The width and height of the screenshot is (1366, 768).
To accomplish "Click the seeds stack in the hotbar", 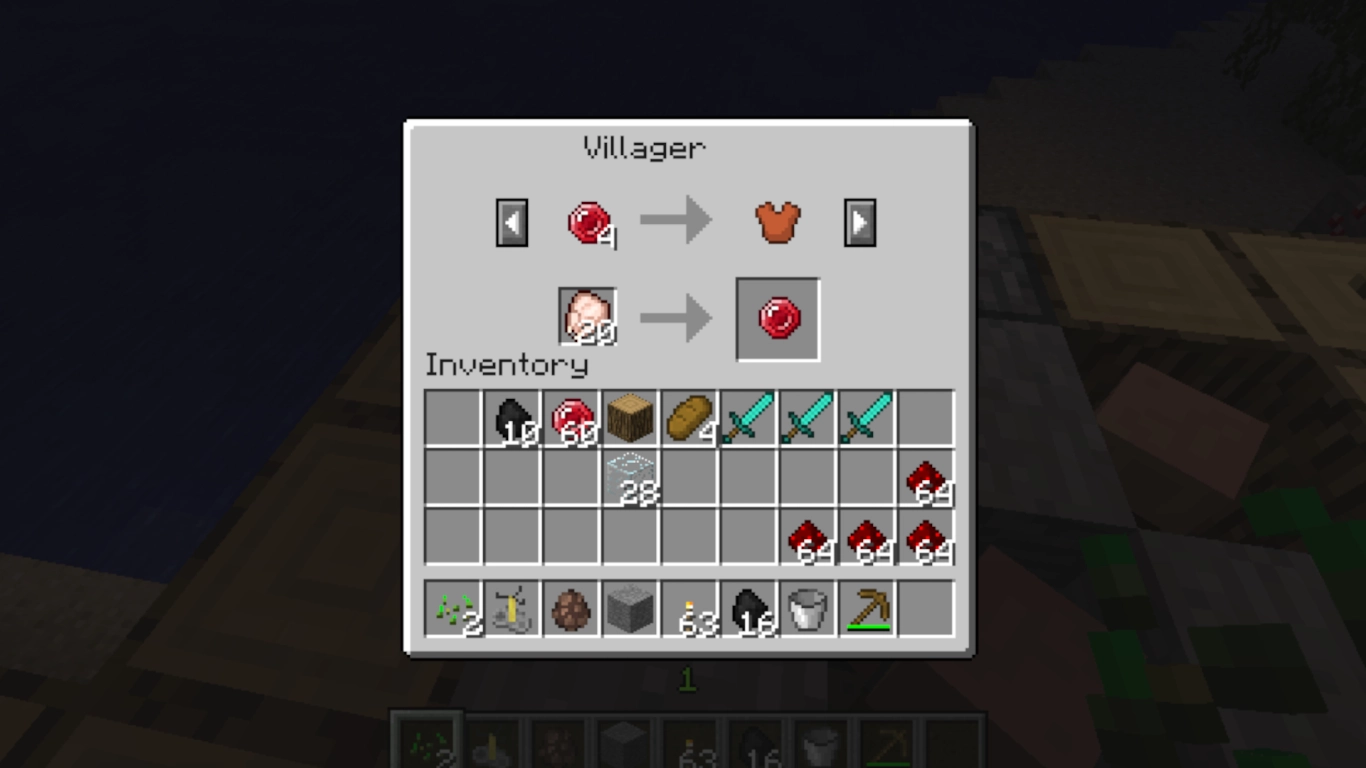I will (454, 608).
